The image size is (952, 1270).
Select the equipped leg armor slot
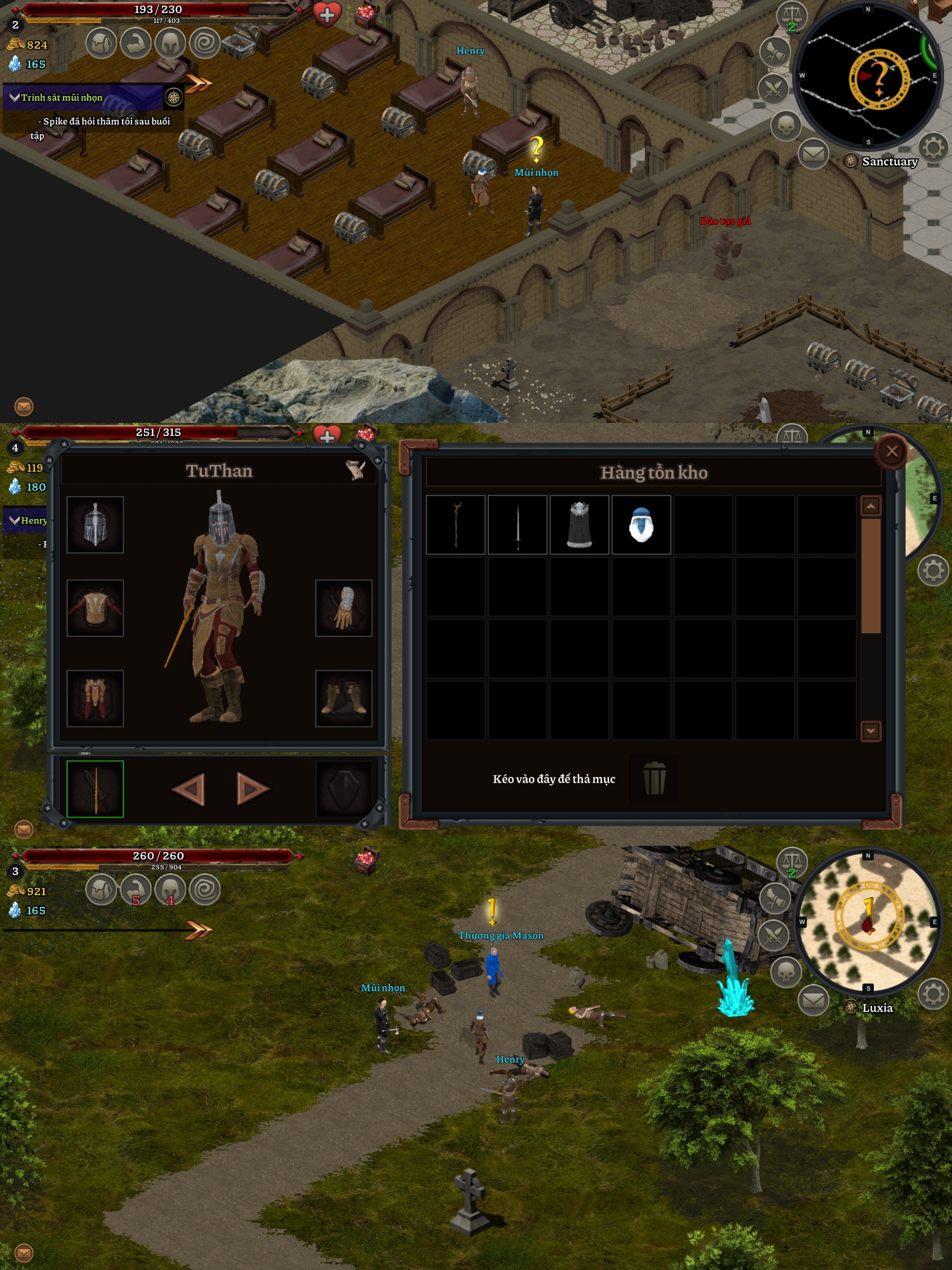(x=95, y=698)
